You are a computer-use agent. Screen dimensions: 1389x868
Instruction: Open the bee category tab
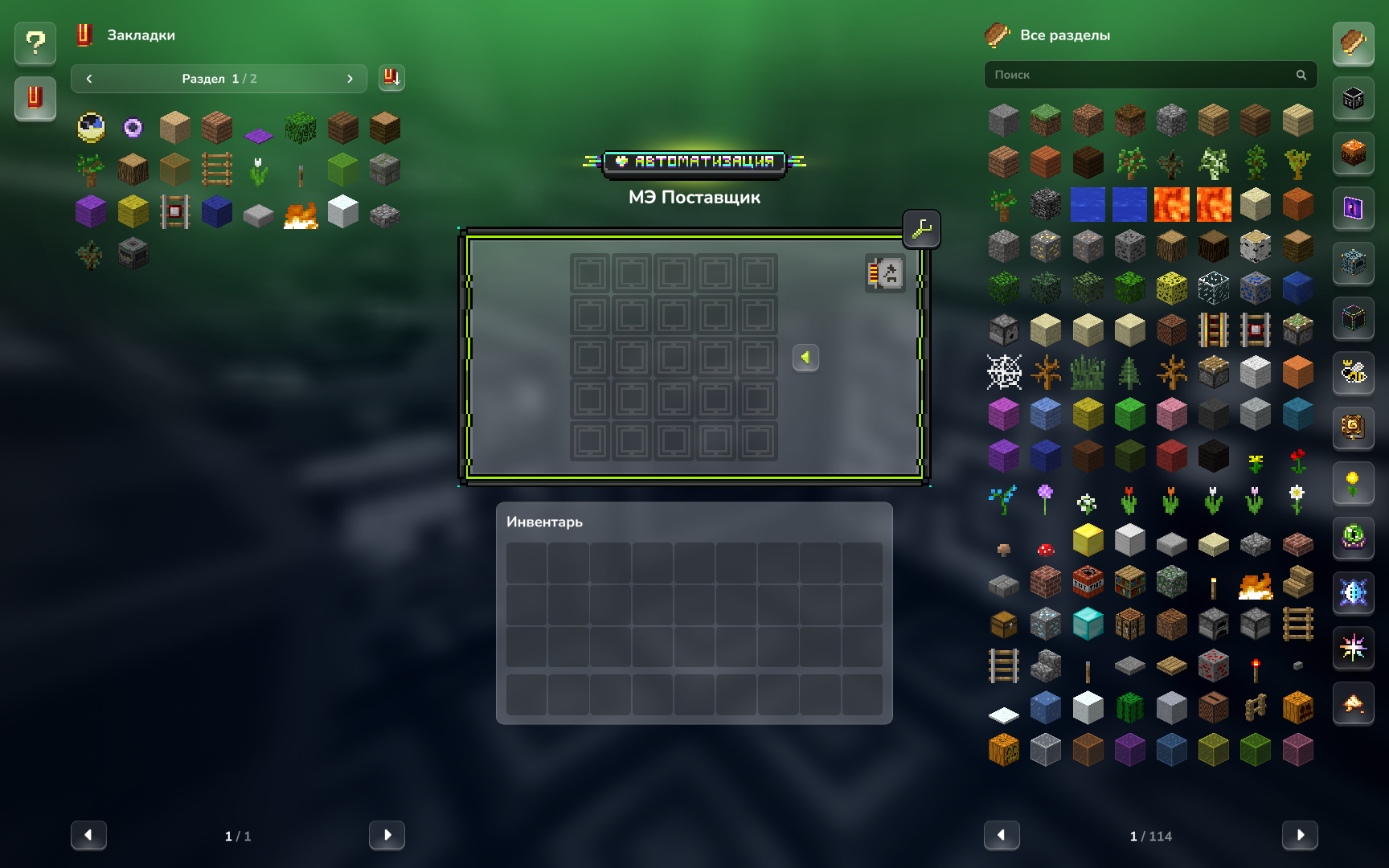coord(1353,372)
